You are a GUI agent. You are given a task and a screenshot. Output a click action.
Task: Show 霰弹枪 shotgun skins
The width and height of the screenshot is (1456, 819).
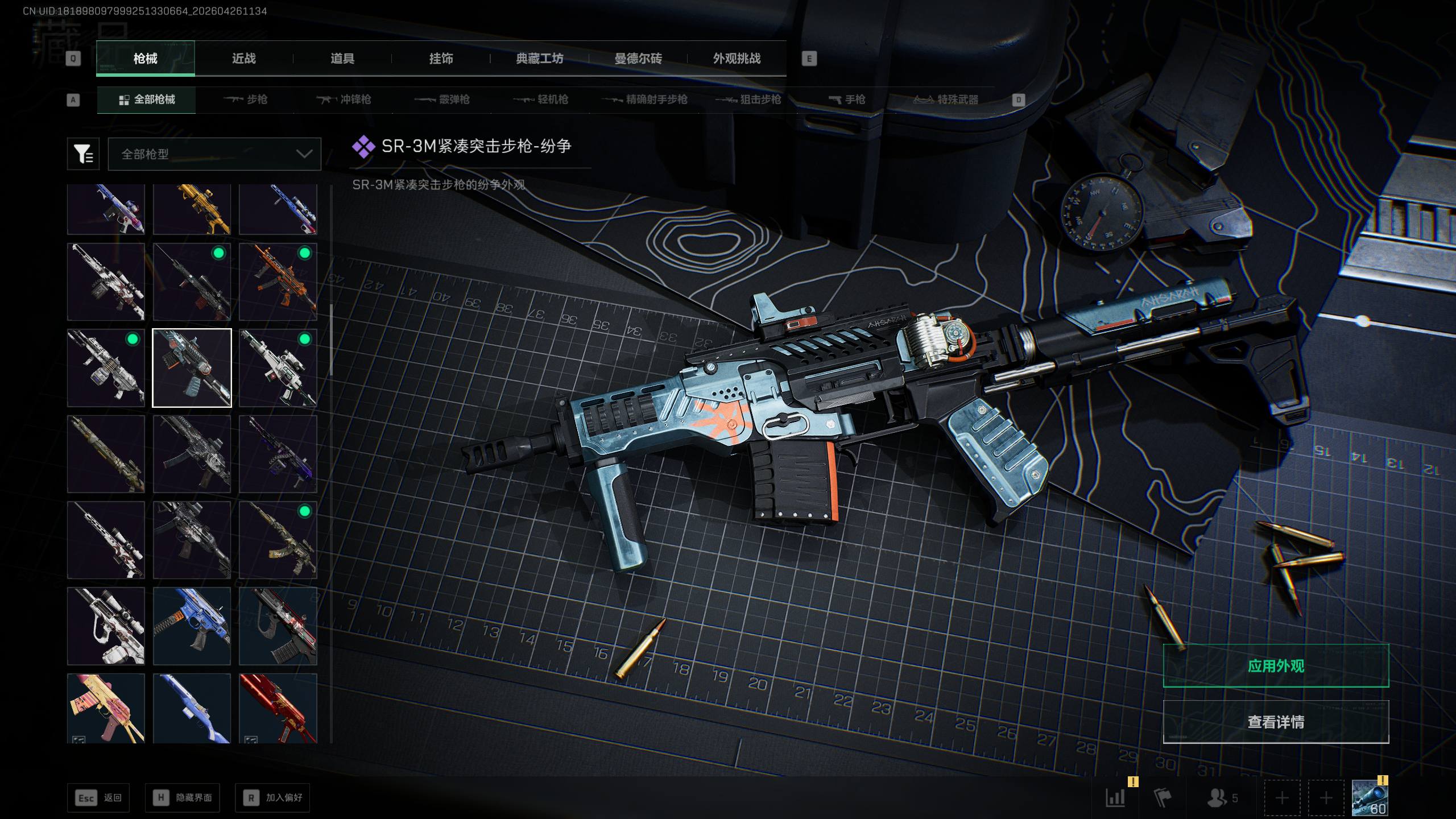coord(442,100)
